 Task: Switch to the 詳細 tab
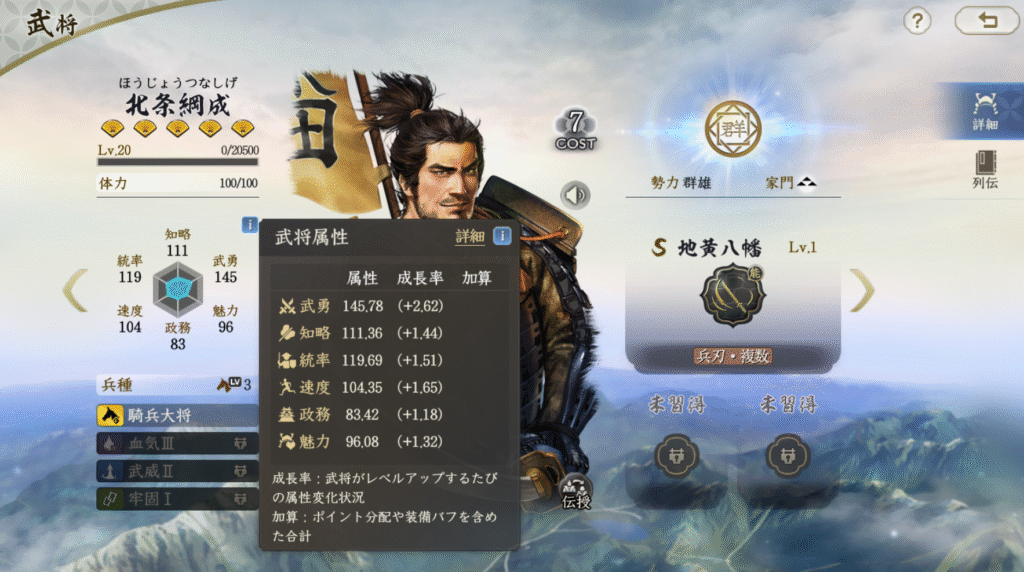coord(985,110)
